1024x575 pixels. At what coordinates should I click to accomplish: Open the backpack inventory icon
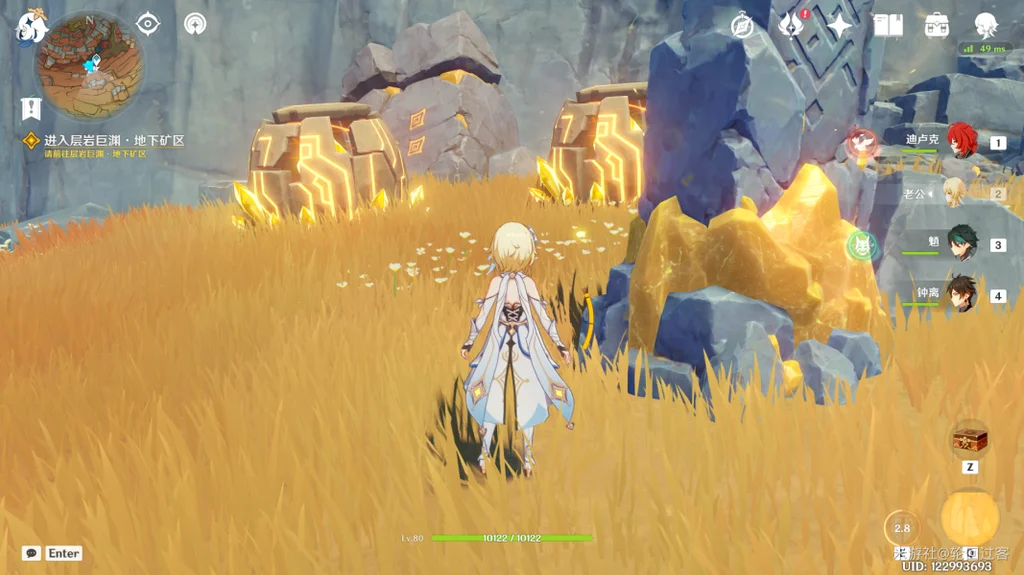[937, 26]
